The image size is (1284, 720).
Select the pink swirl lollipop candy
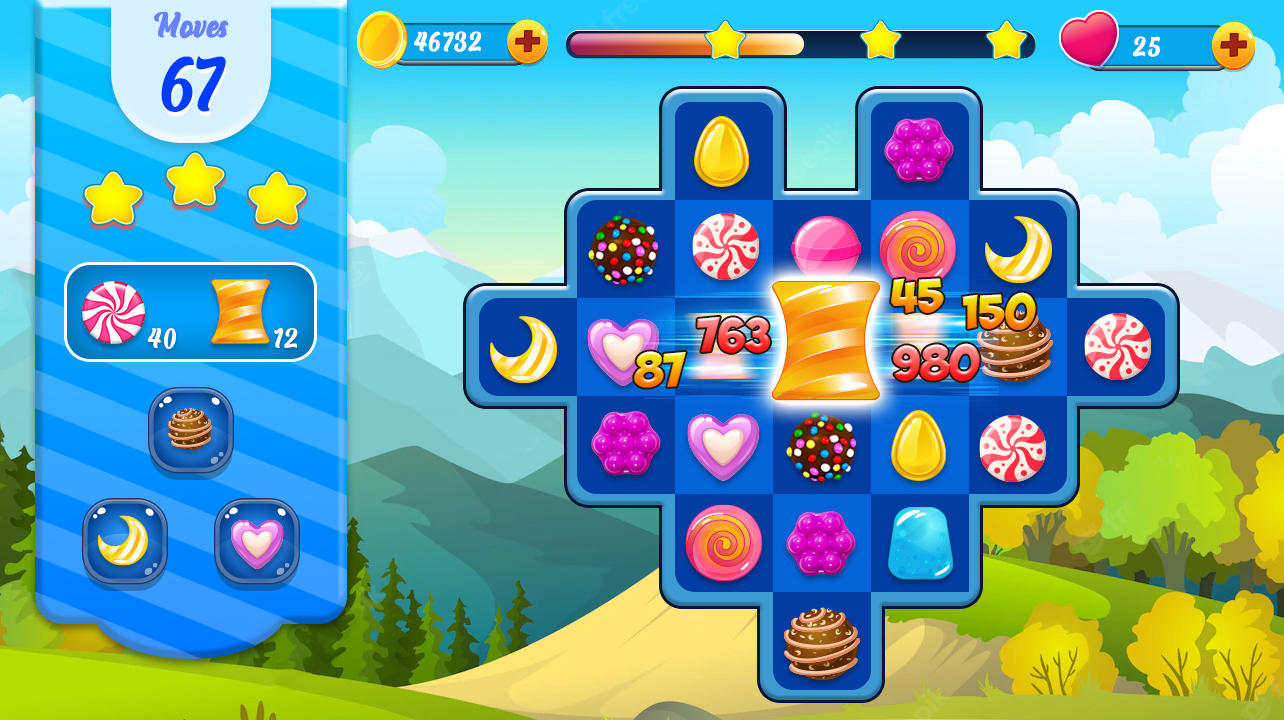[x=724, y=540]
